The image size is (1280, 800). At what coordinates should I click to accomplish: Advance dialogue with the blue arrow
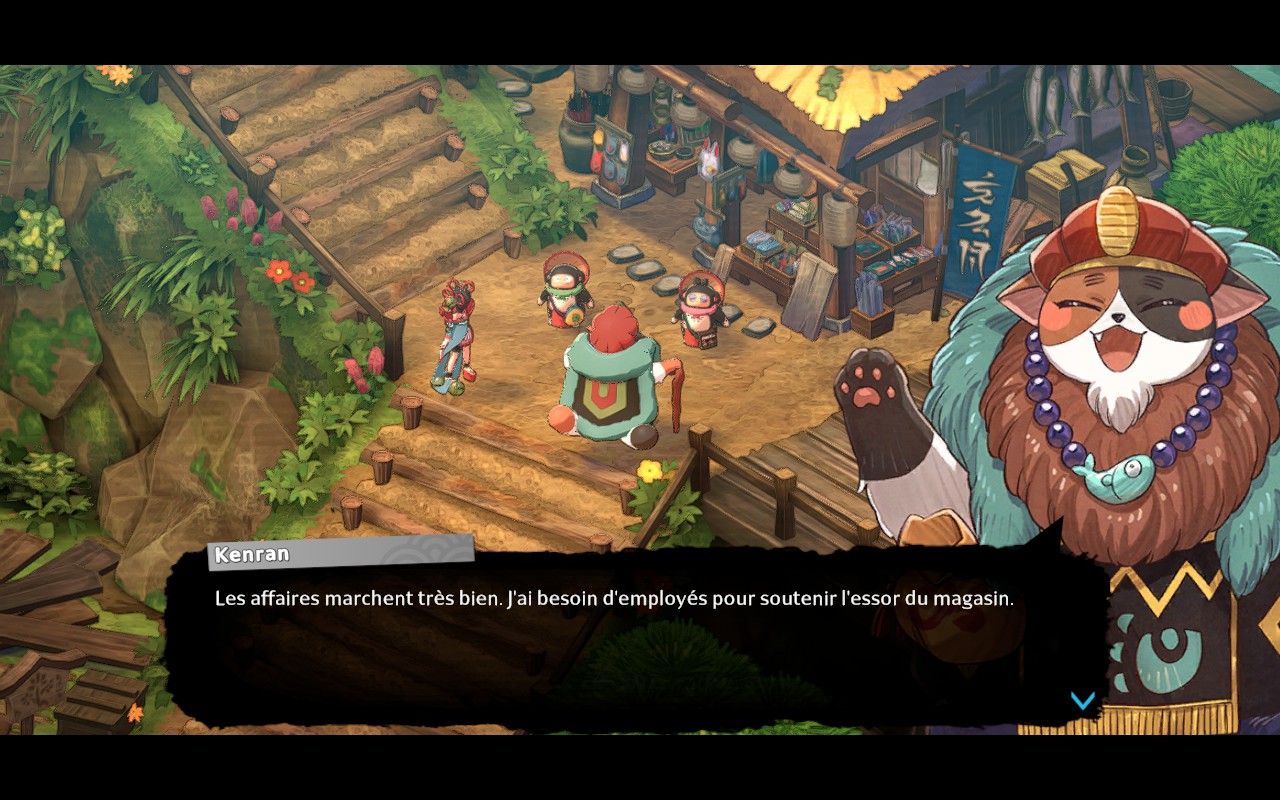point(1082,700)
